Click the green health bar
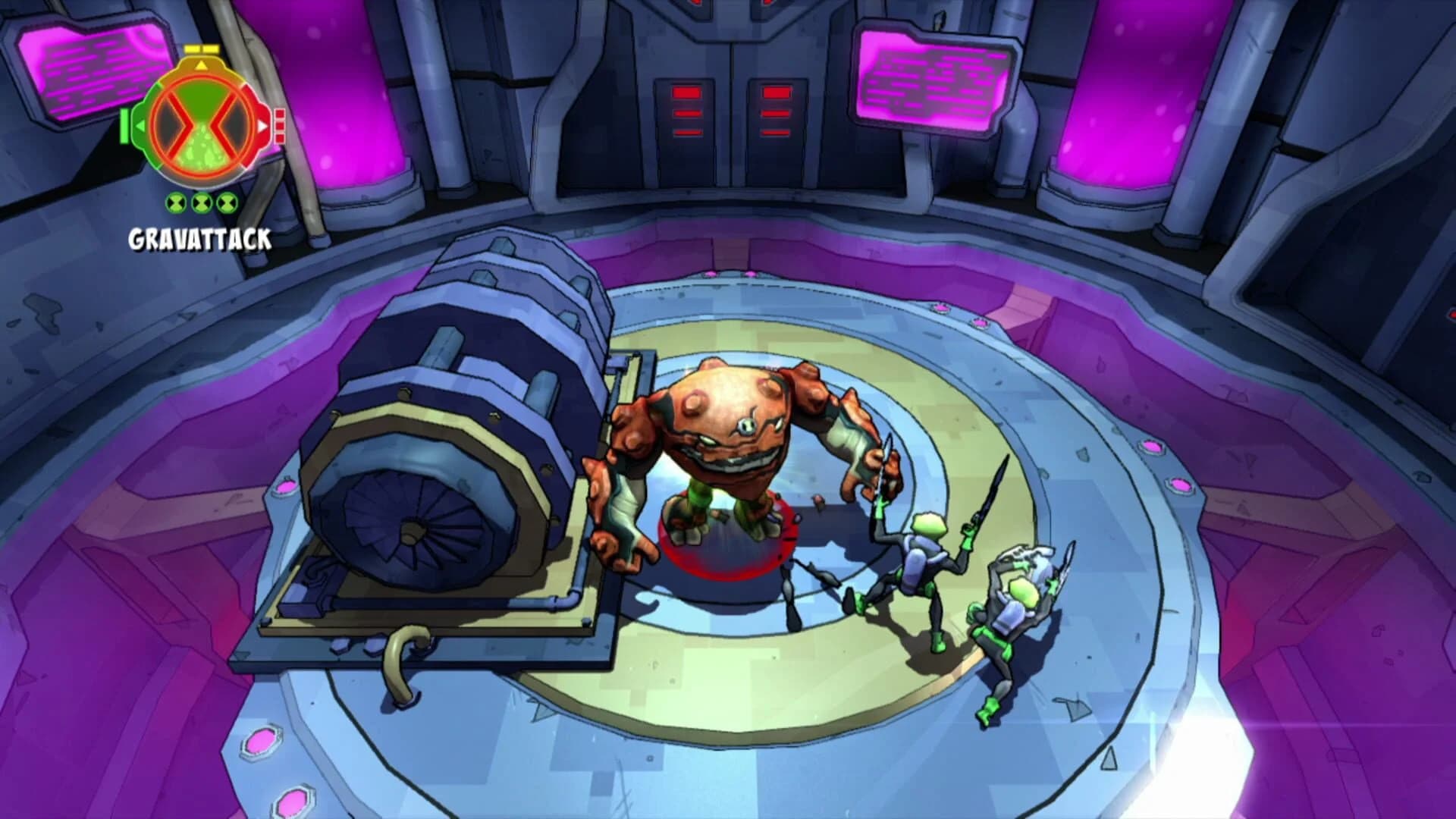 (124, 125)
